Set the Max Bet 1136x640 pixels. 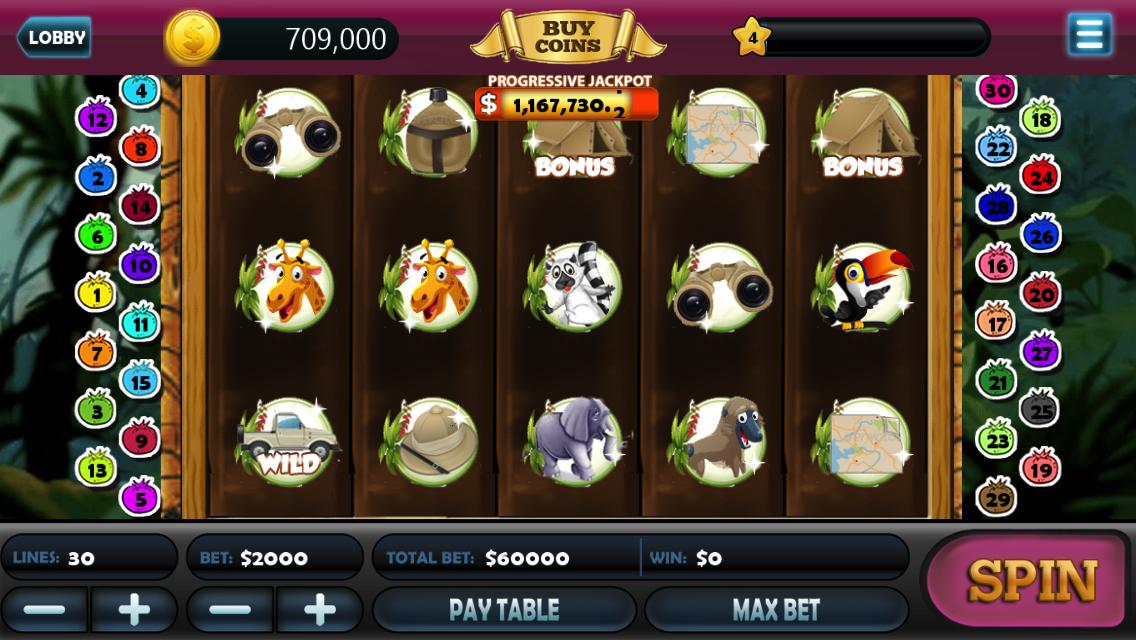[776, 609]
